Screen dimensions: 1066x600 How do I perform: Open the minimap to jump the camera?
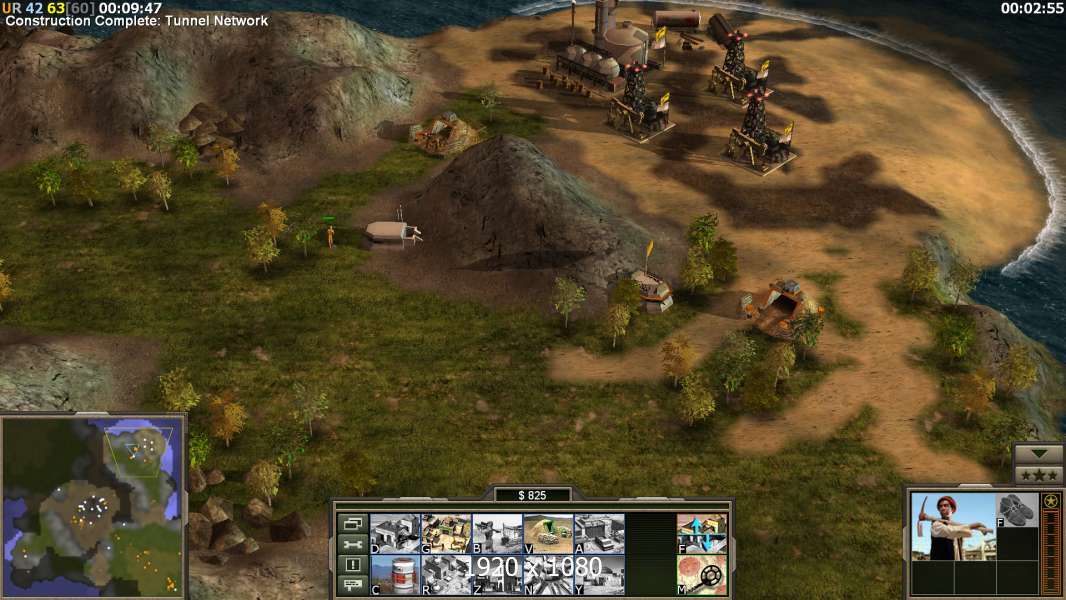click(93, 505)
